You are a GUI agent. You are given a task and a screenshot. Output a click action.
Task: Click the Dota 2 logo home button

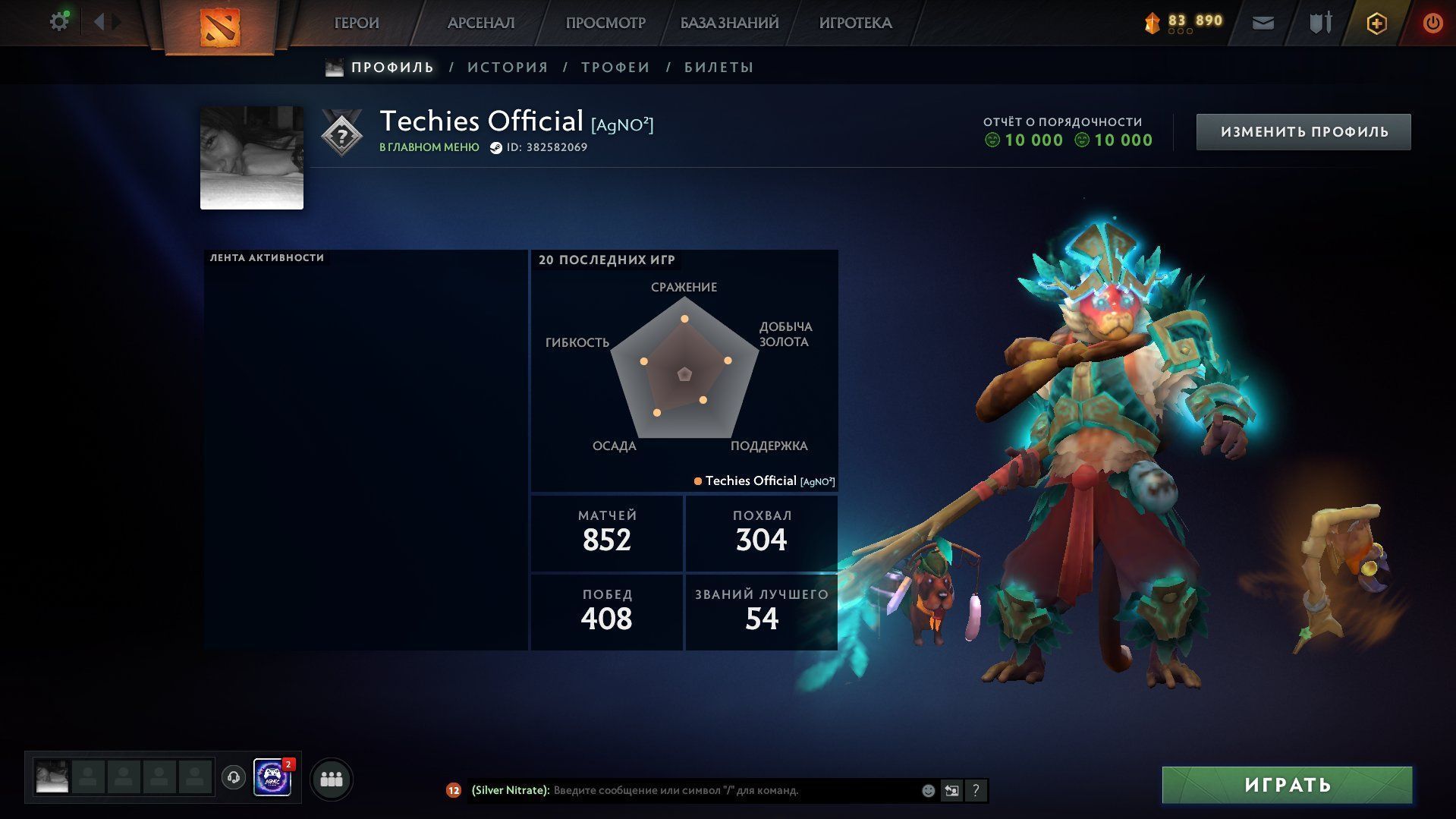click(219, 27)
